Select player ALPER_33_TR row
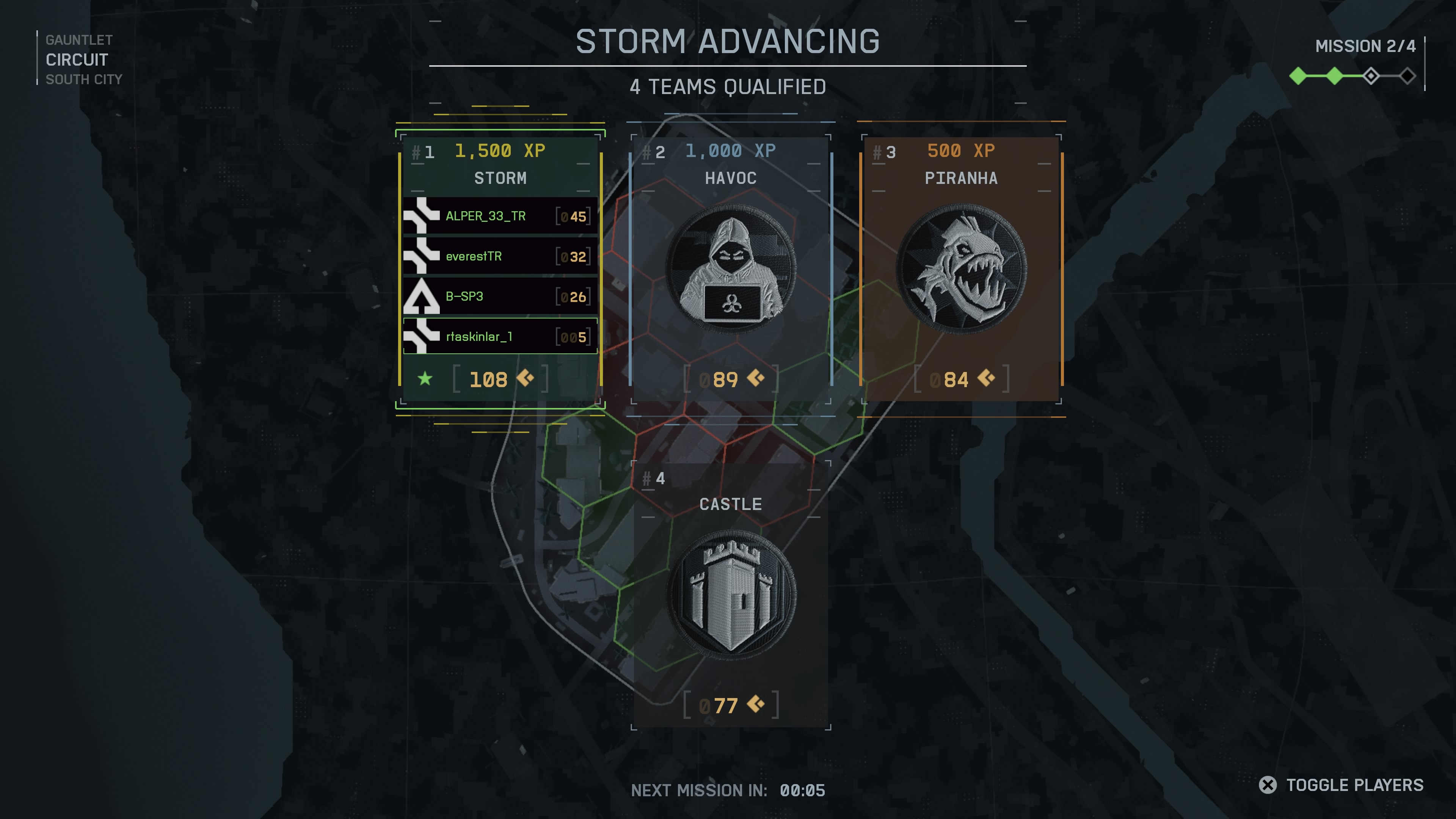This screenshot has width=1456, height=819. click(x=500, y=216)
